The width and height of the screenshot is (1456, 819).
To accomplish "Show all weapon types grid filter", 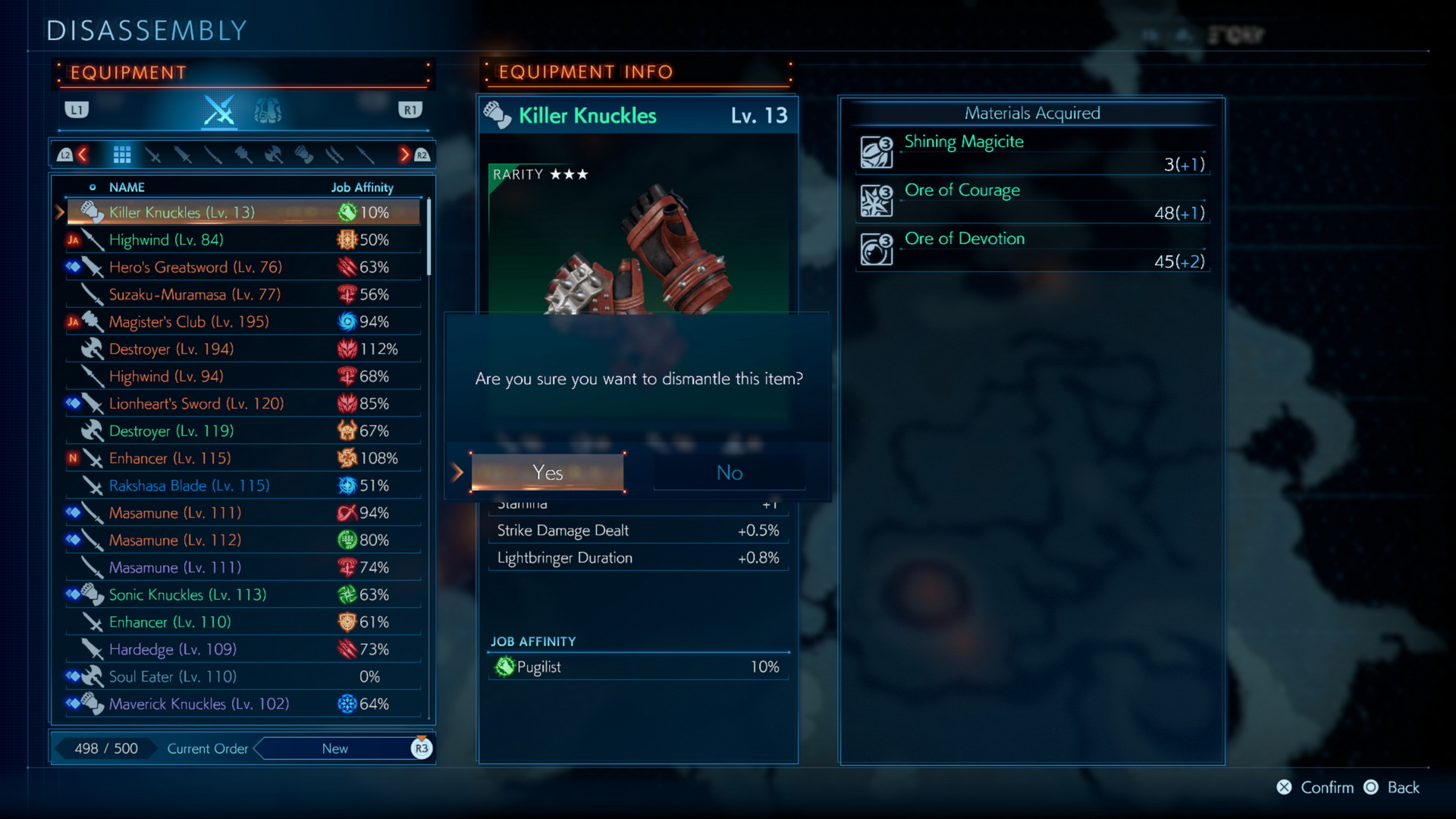I will point(122,155).
